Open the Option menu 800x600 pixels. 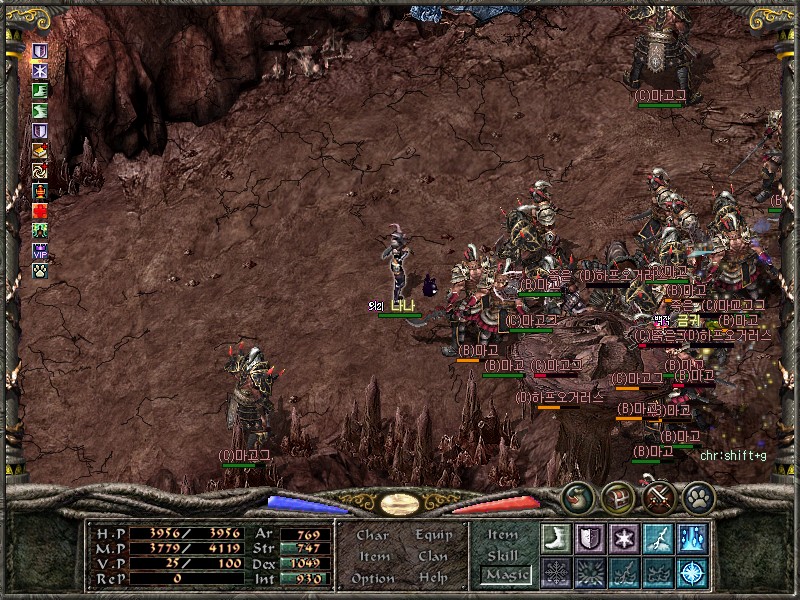click(372, 578)
